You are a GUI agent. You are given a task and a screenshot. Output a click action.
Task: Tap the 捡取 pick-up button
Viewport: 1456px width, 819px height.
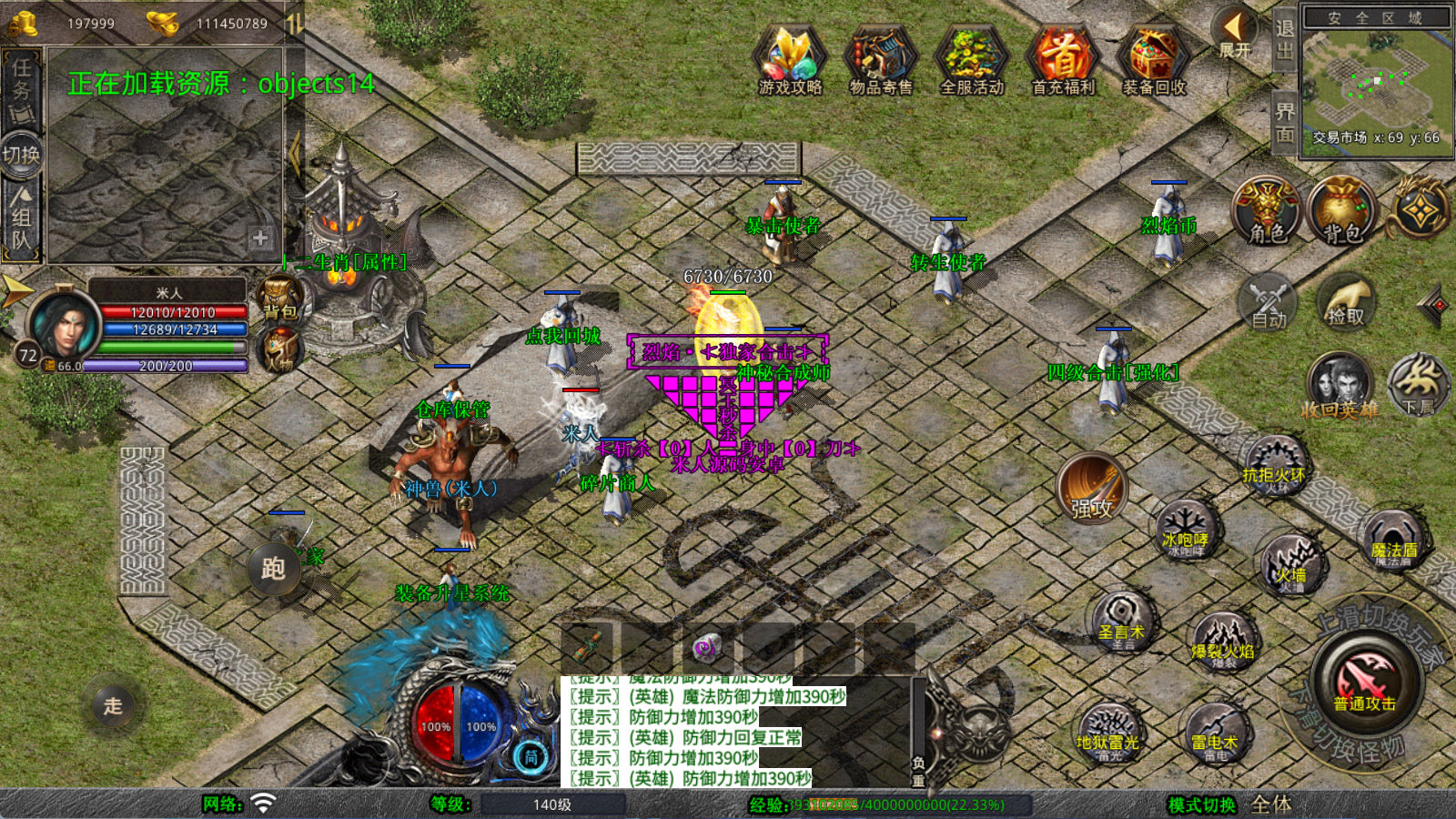click(1346, 302)
